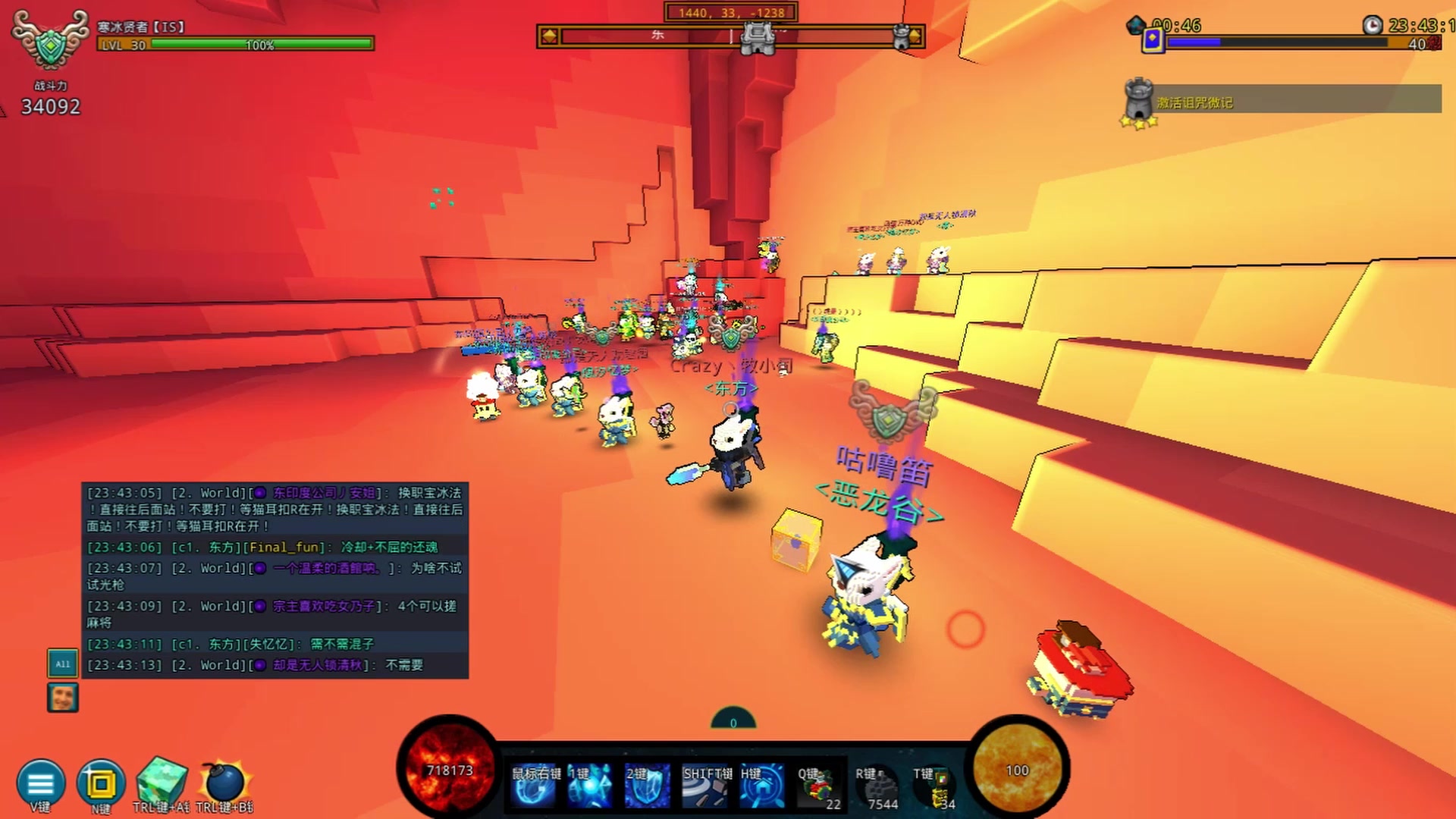Click the chat log panel
Screen dimensions: 1456x819
275,580
